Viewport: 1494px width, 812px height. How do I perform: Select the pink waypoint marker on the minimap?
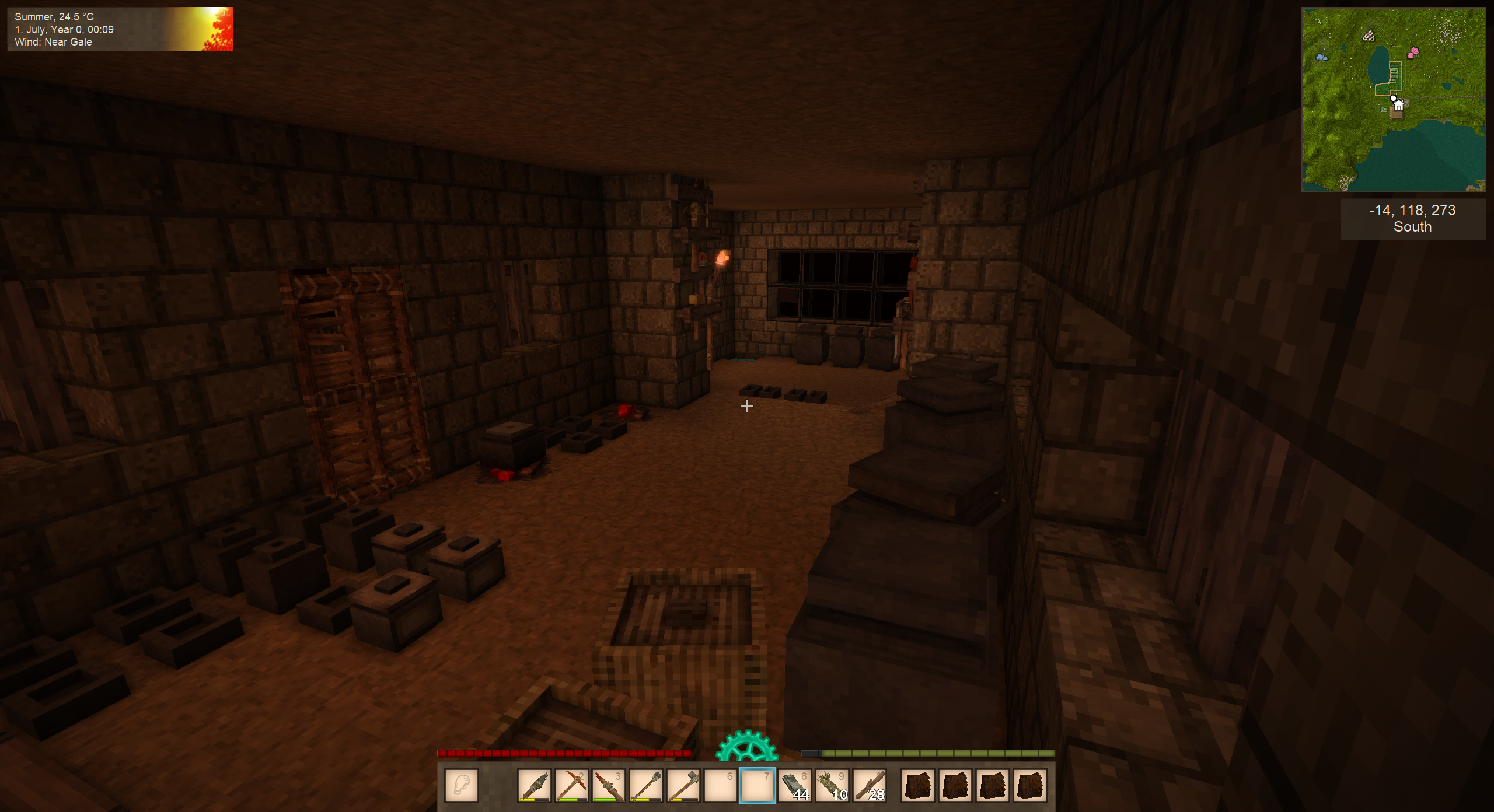click(x=1413, y=53)
